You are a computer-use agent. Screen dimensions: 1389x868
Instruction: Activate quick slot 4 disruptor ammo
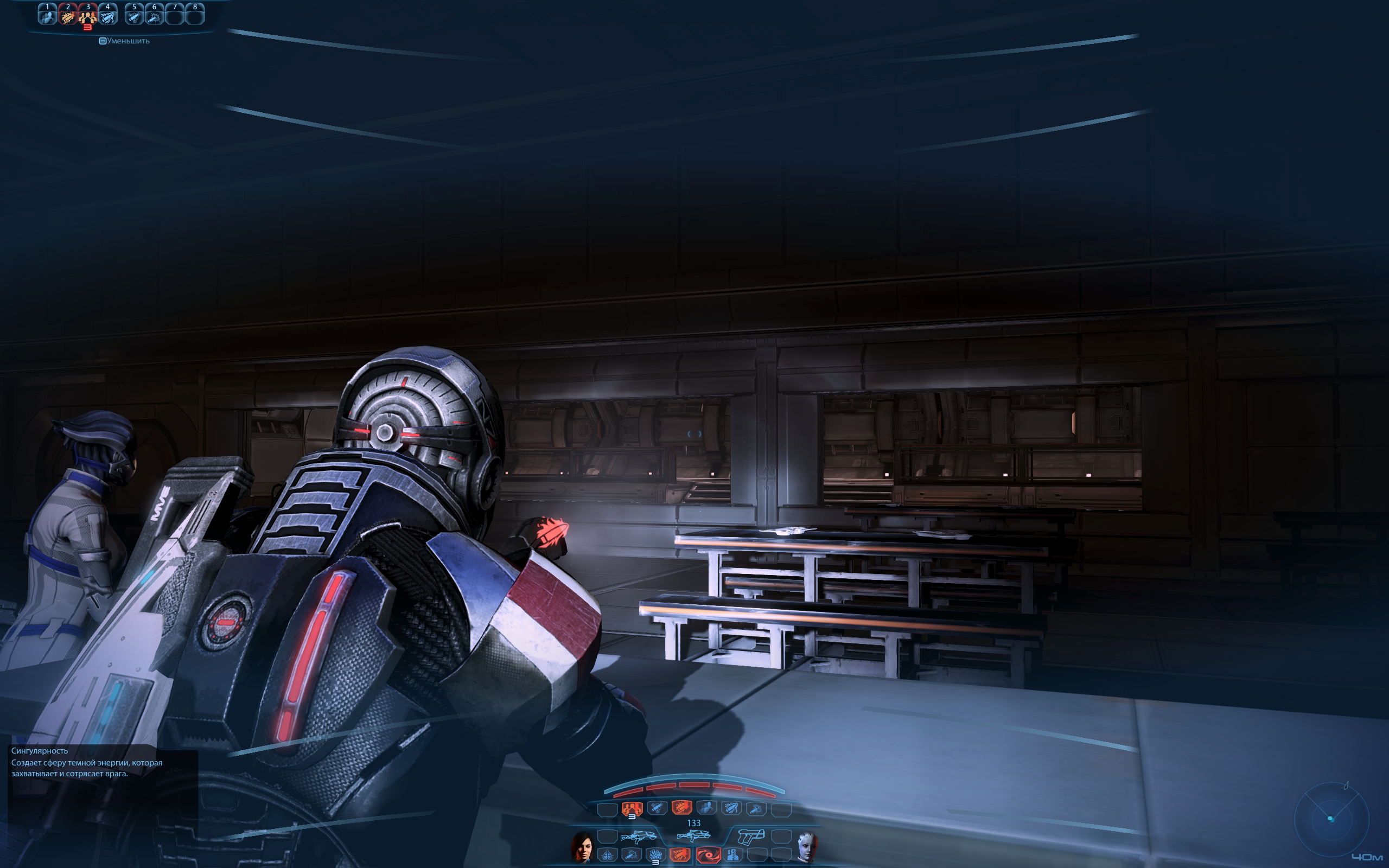(108, 15)
